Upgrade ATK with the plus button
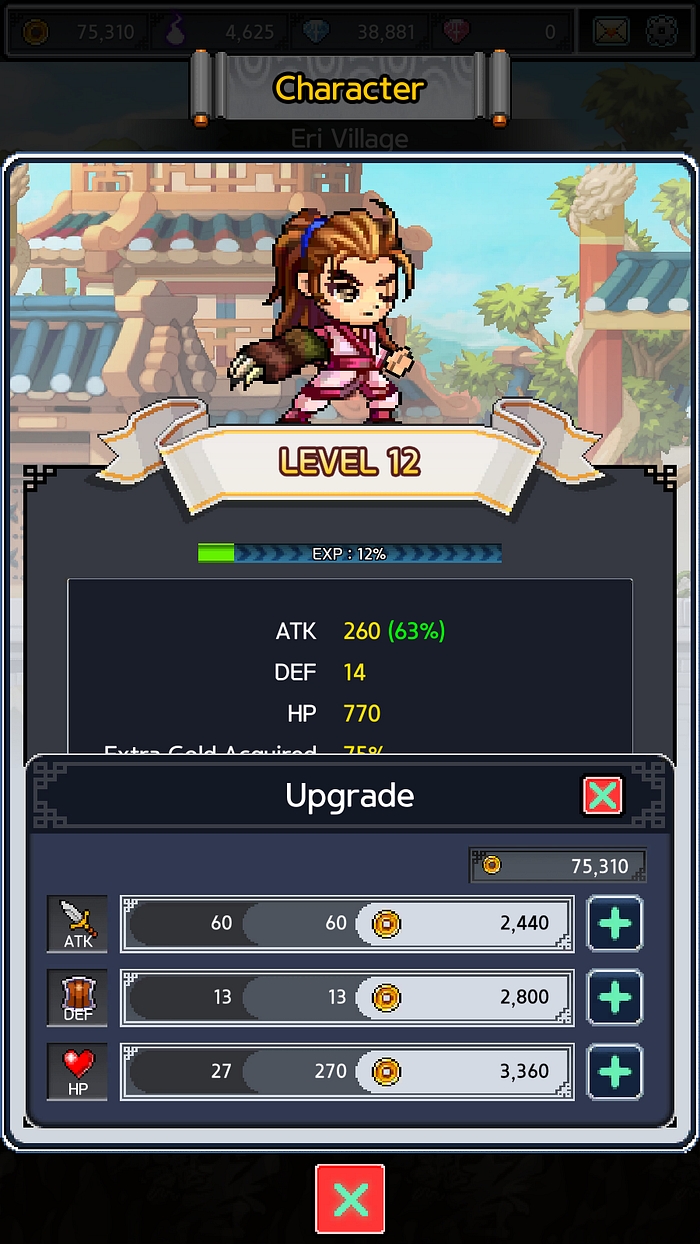The width and height of the screenshot is (700, 1244). coord(614,923)
